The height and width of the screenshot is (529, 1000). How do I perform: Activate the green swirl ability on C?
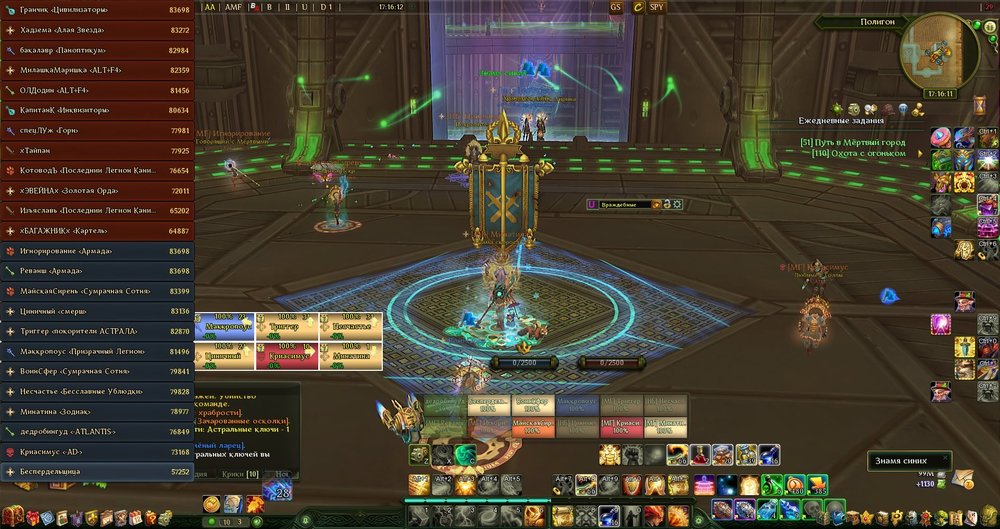[x=463, y=455]
